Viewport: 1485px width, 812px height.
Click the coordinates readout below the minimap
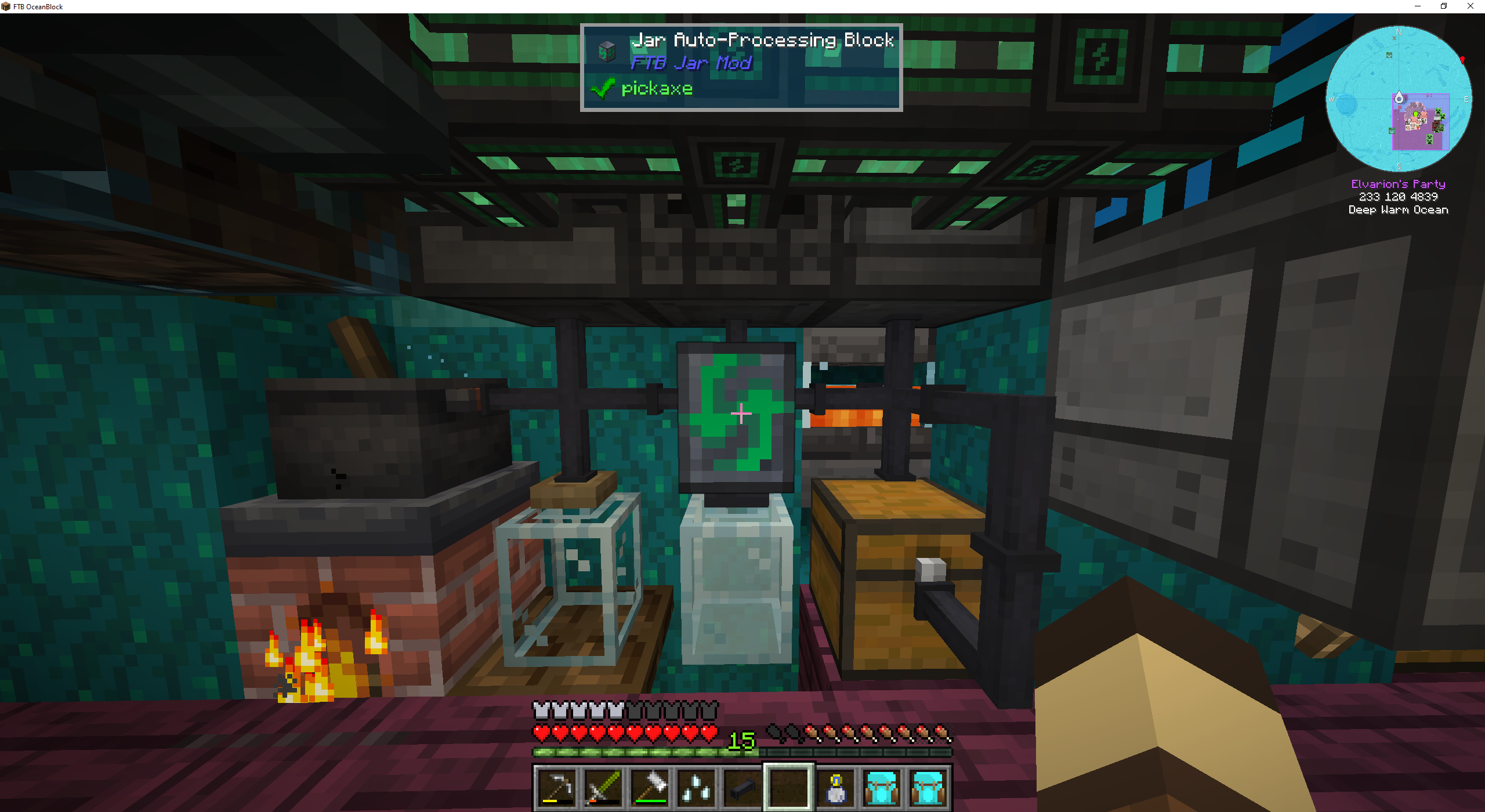(1399, 197)
